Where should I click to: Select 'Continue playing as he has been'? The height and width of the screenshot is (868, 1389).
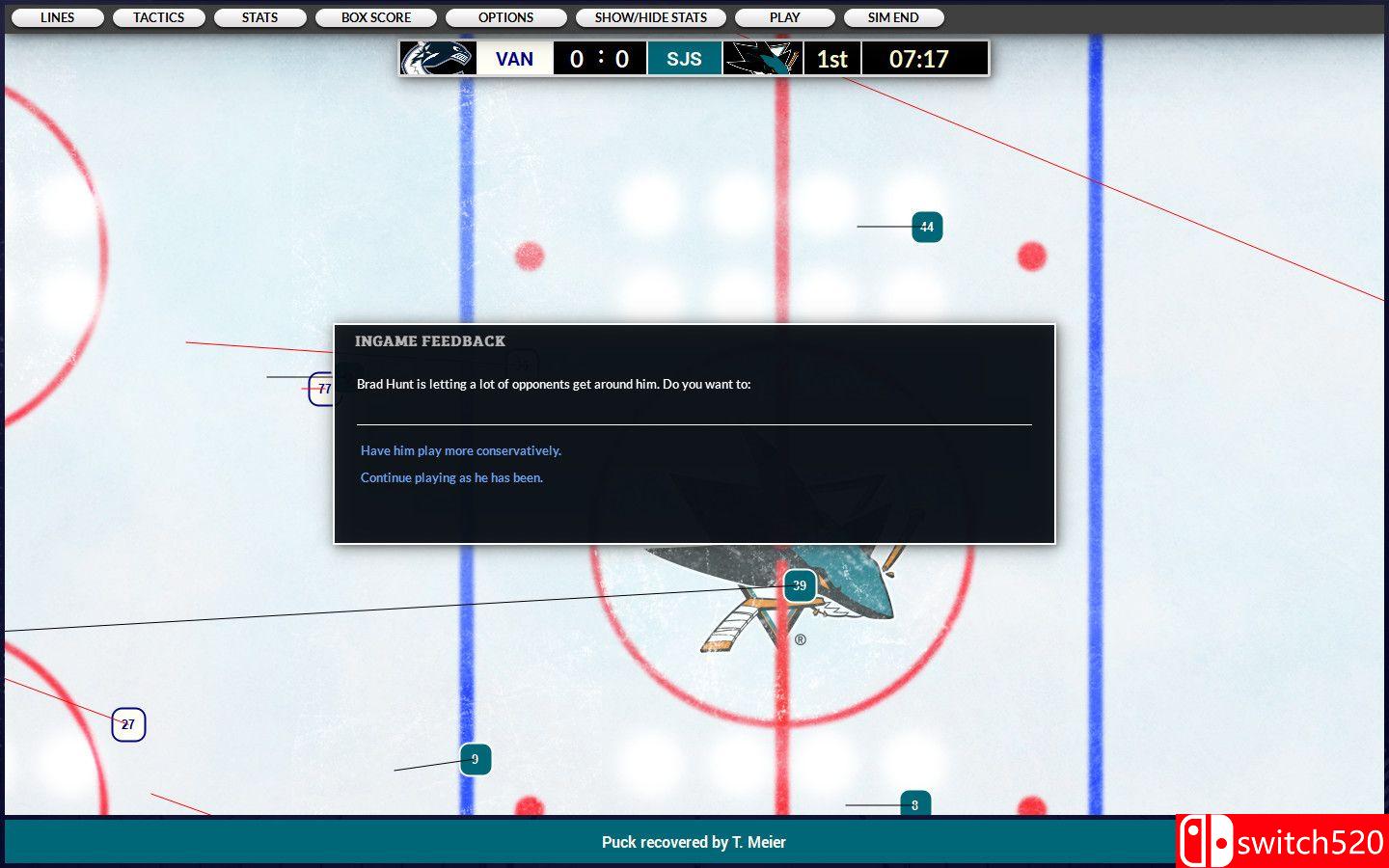[x=451, y=477]
